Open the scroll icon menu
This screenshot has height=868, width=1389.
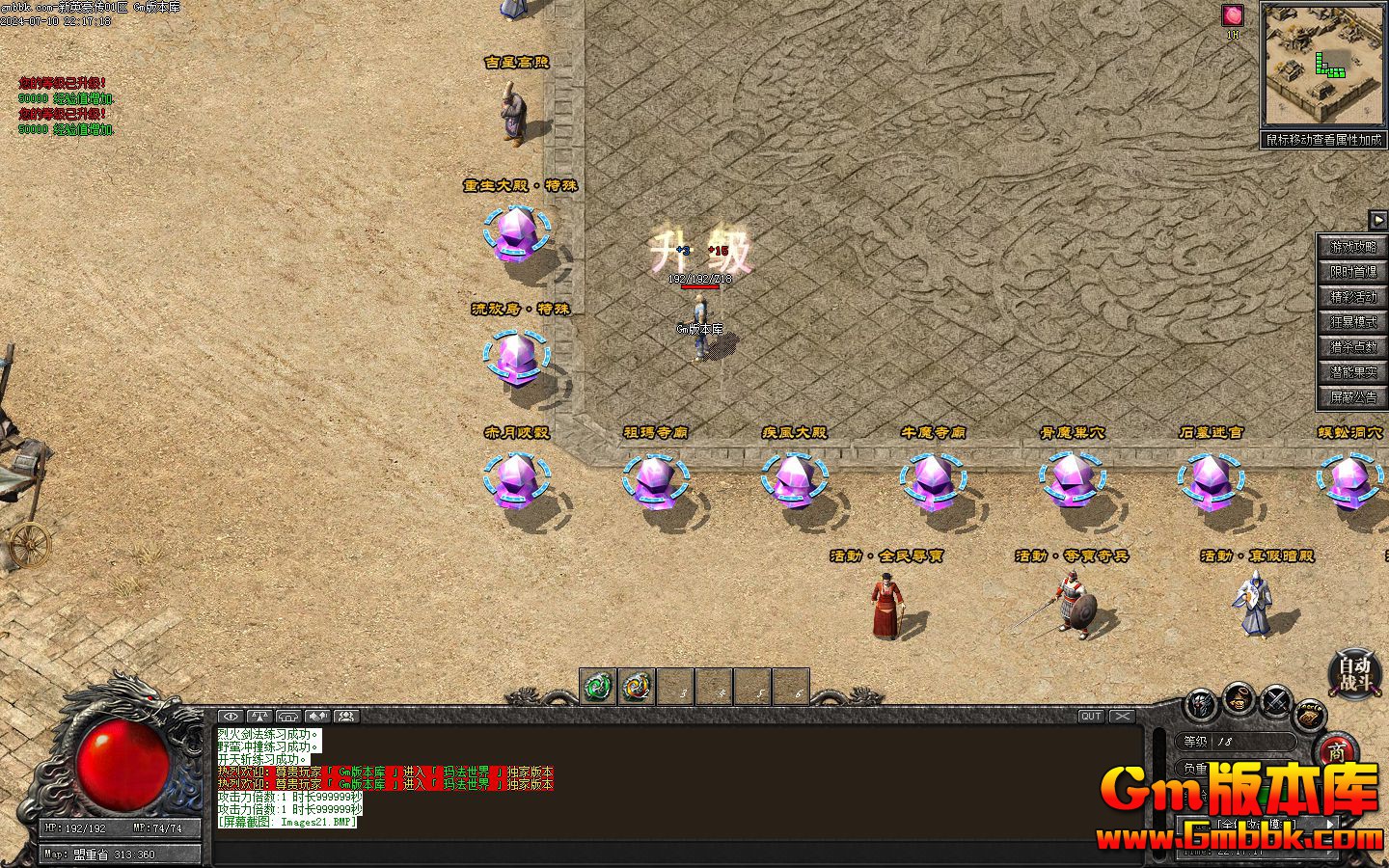point(1310,714)
